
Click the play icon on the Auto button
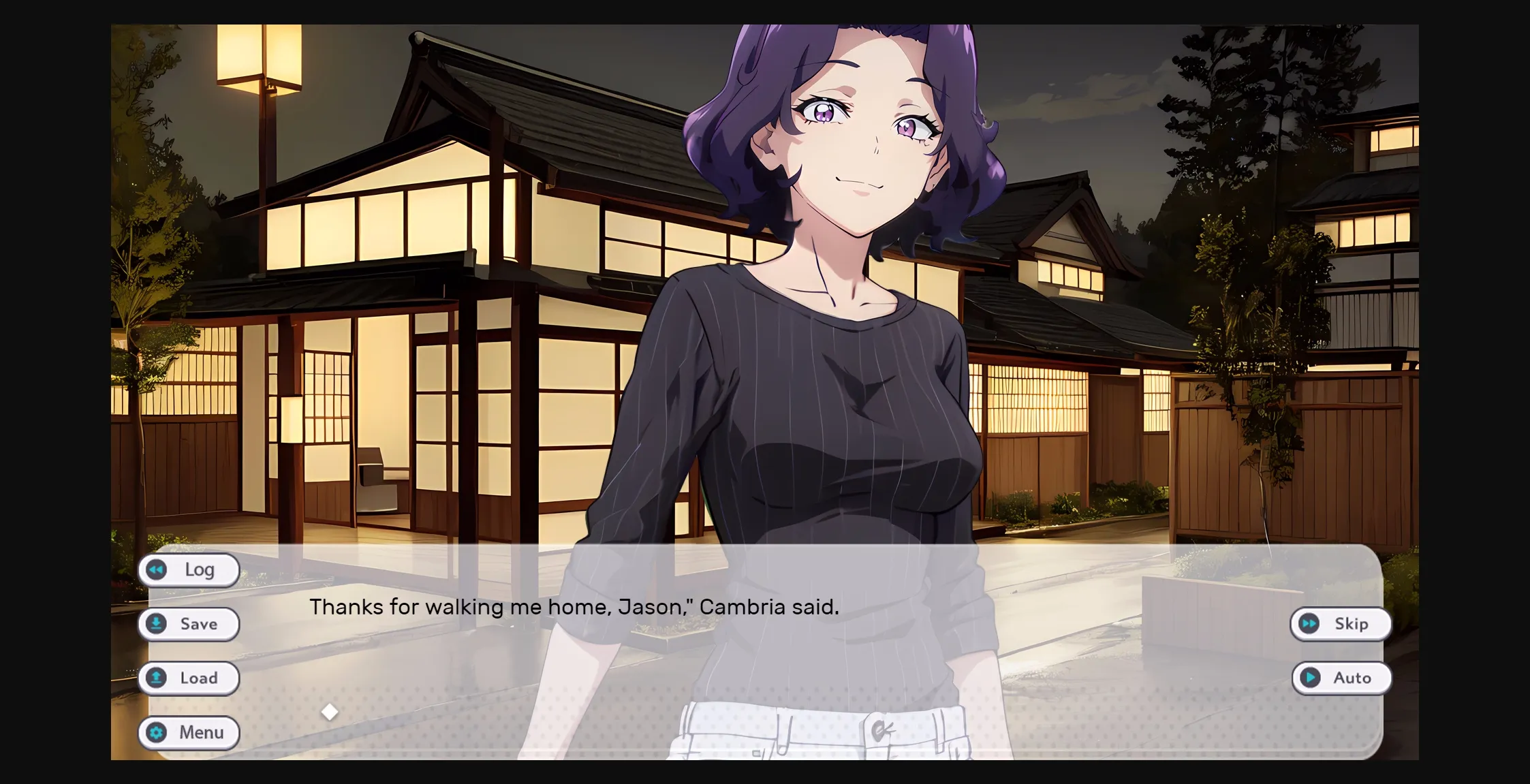[1309, 678]
